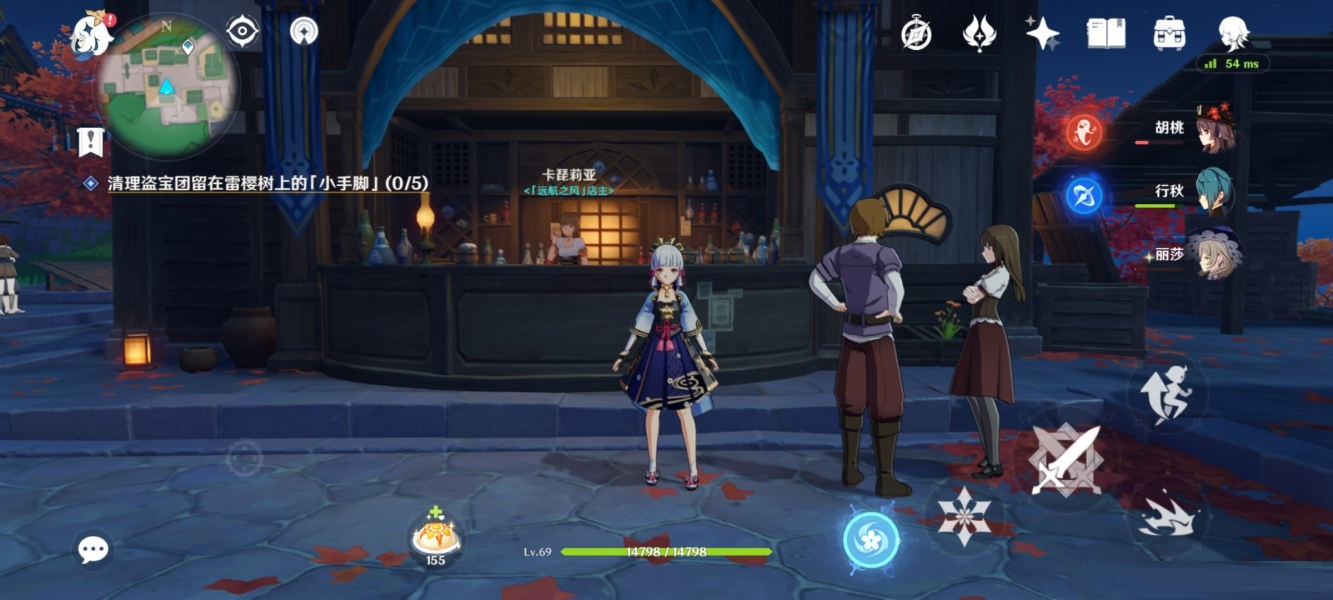Viewport: 1333px width, 600px height.
Task: Open the Events flame icon
Action: click(979, 34)
